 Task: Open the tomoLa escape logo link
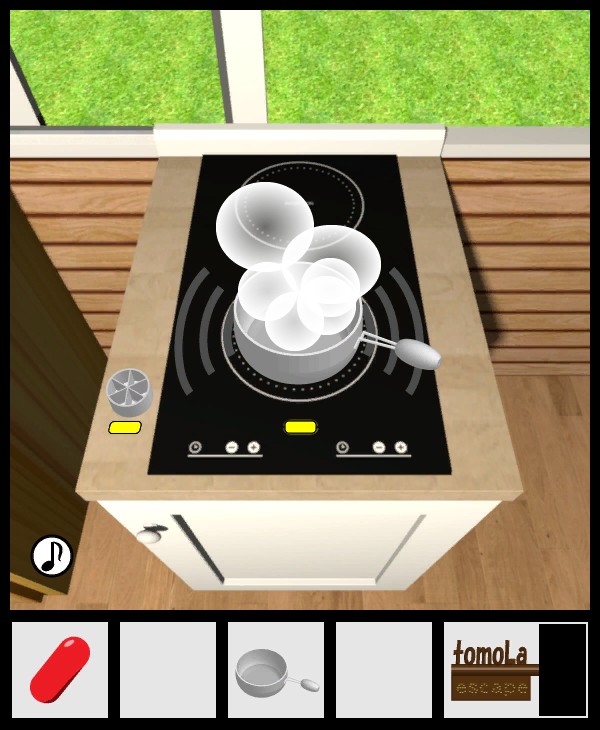[x=491, y=669]
